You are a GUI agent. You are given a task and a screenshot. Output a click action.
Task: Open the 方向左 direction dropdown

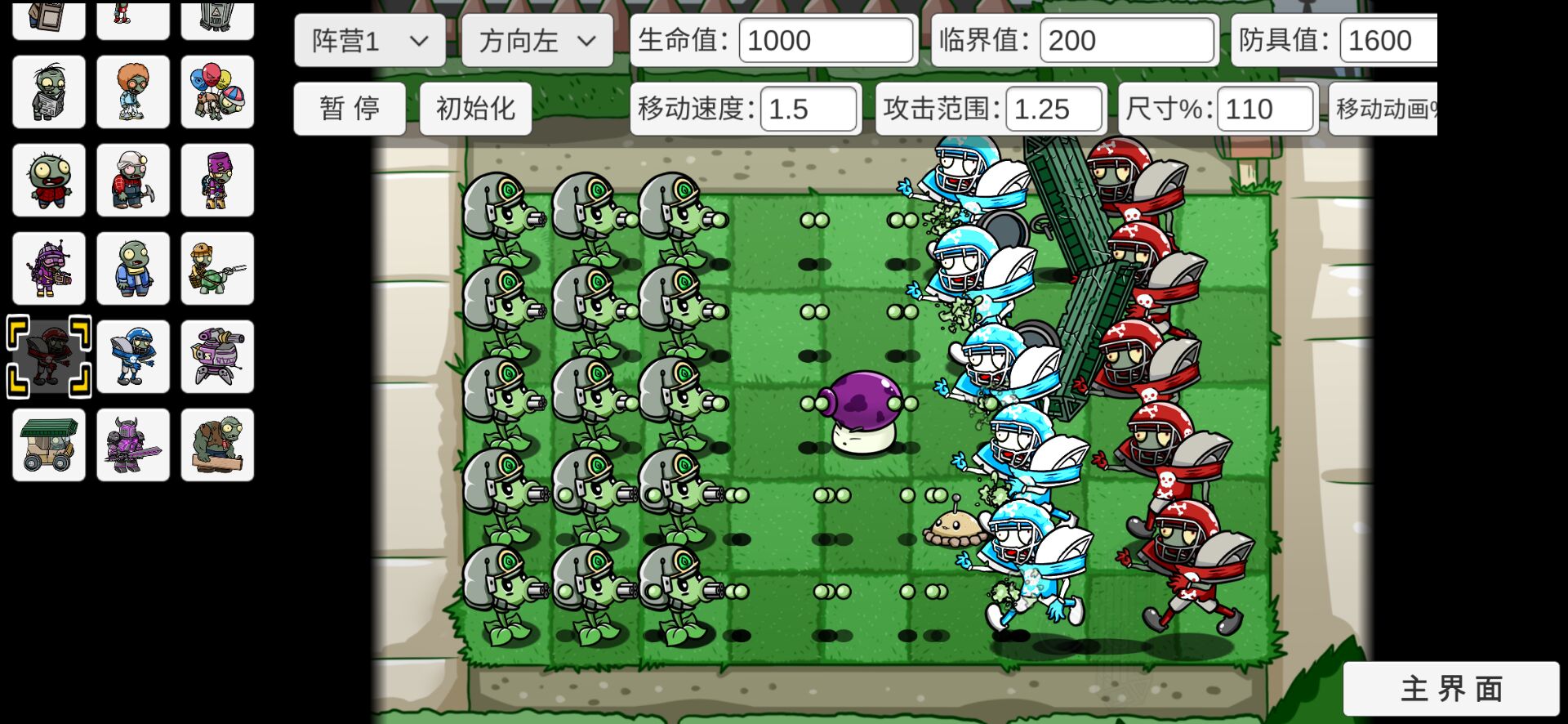pyautogui.click(x=537, y=40)
